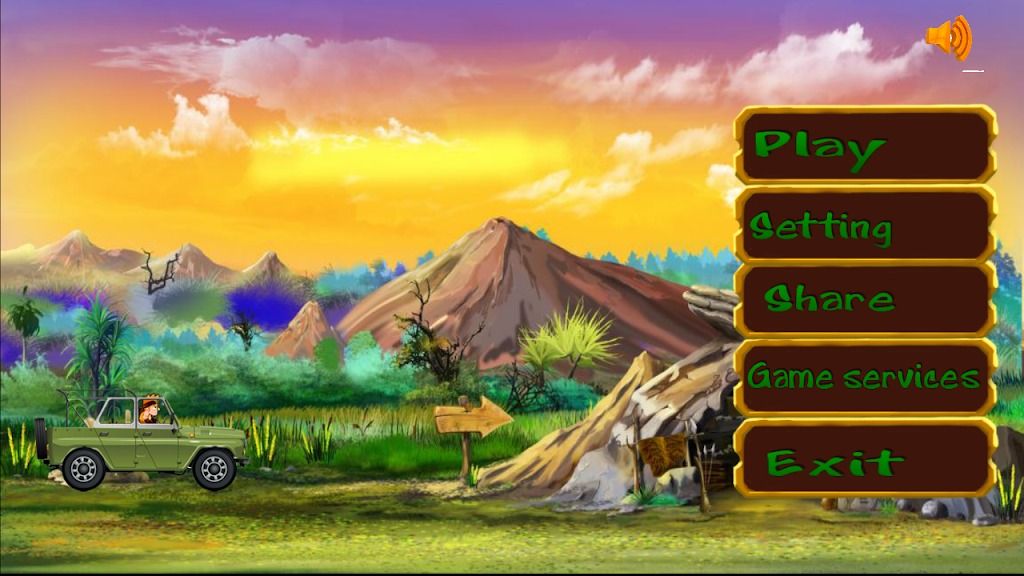
Task: Open Game services
Action: coord(865,377)
